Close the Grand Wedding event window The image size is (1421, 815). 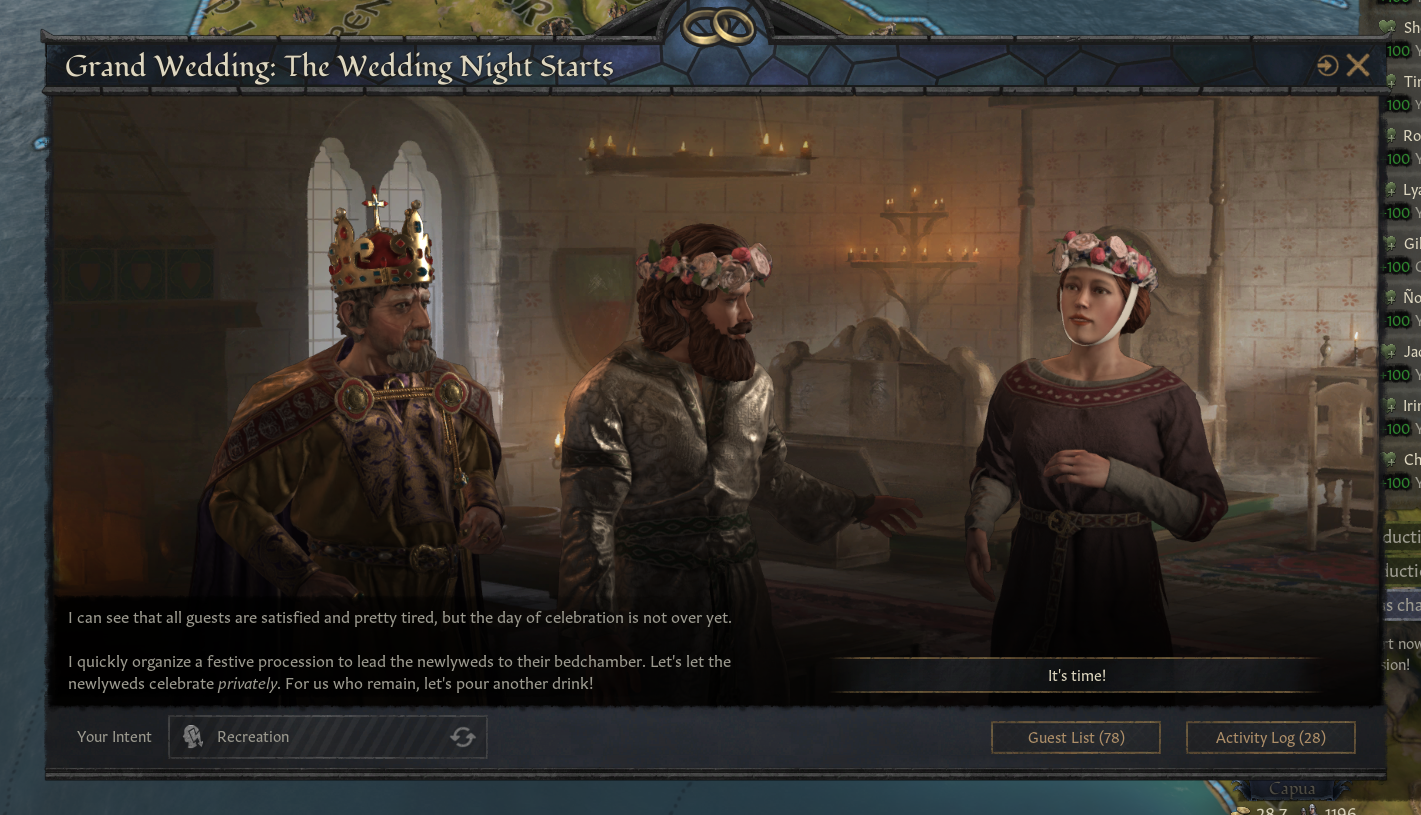tap(1358, 66)
